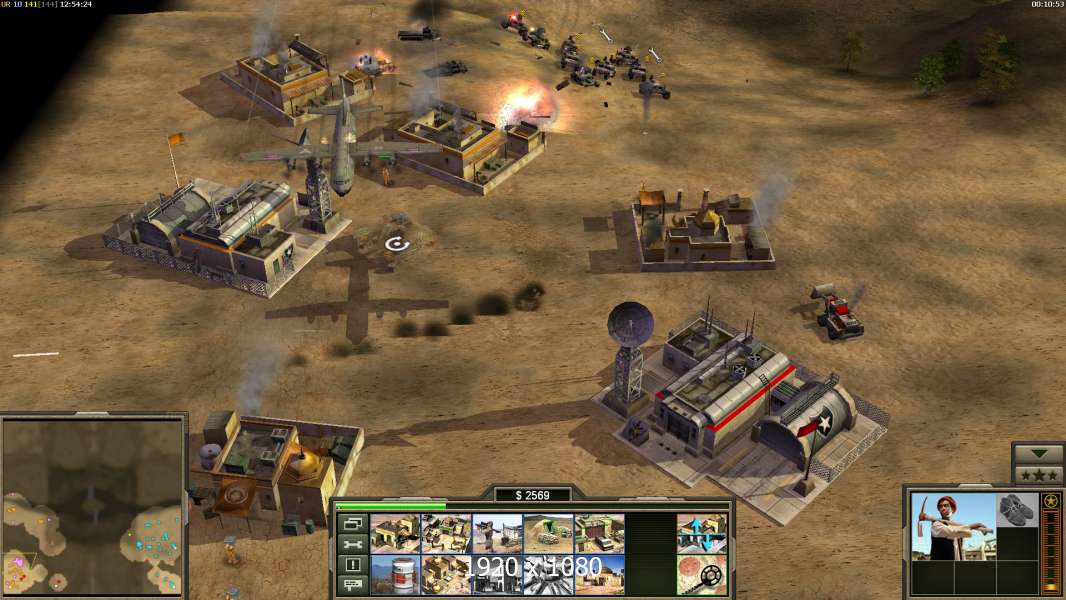
Task: Select the sandbag bunker build icon
Action: coord(548,533)
